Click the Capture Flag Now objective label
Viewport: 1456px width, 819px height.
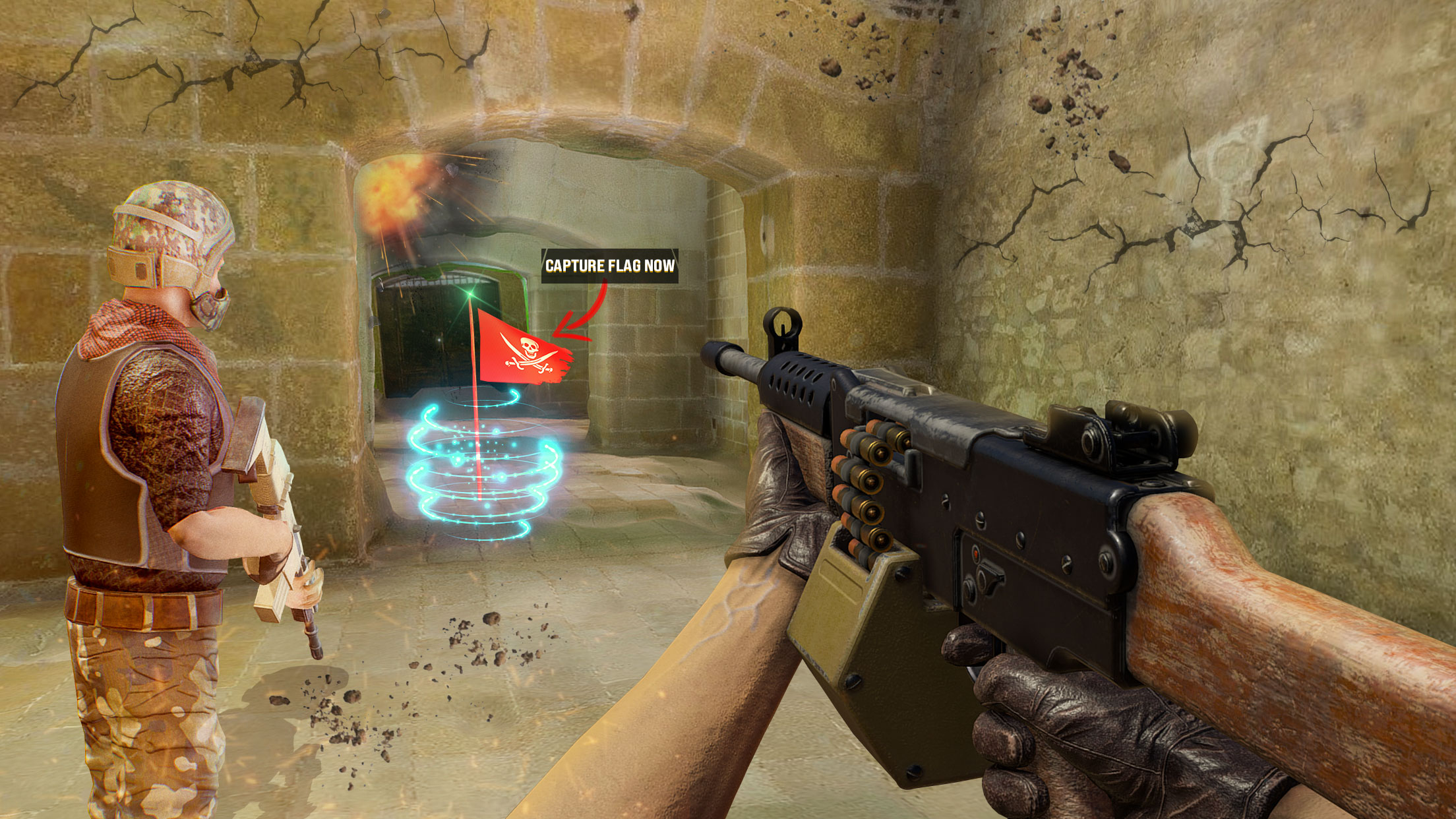coord(609,266)
